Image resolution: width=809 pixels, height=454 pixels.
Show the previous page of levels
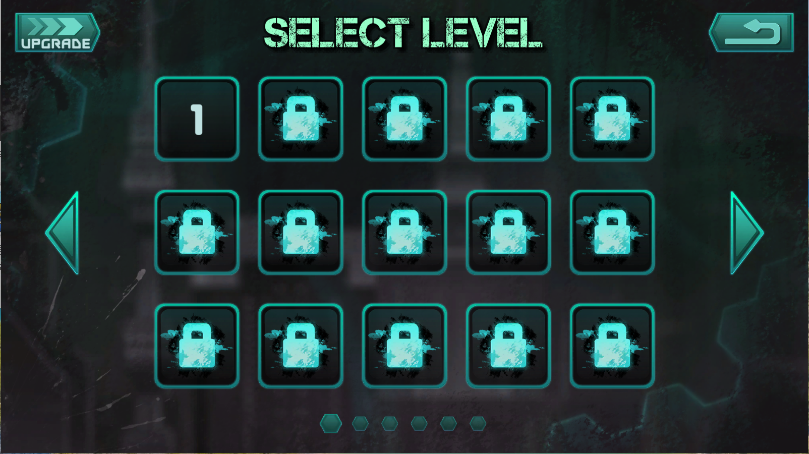(x=62, y=233)
